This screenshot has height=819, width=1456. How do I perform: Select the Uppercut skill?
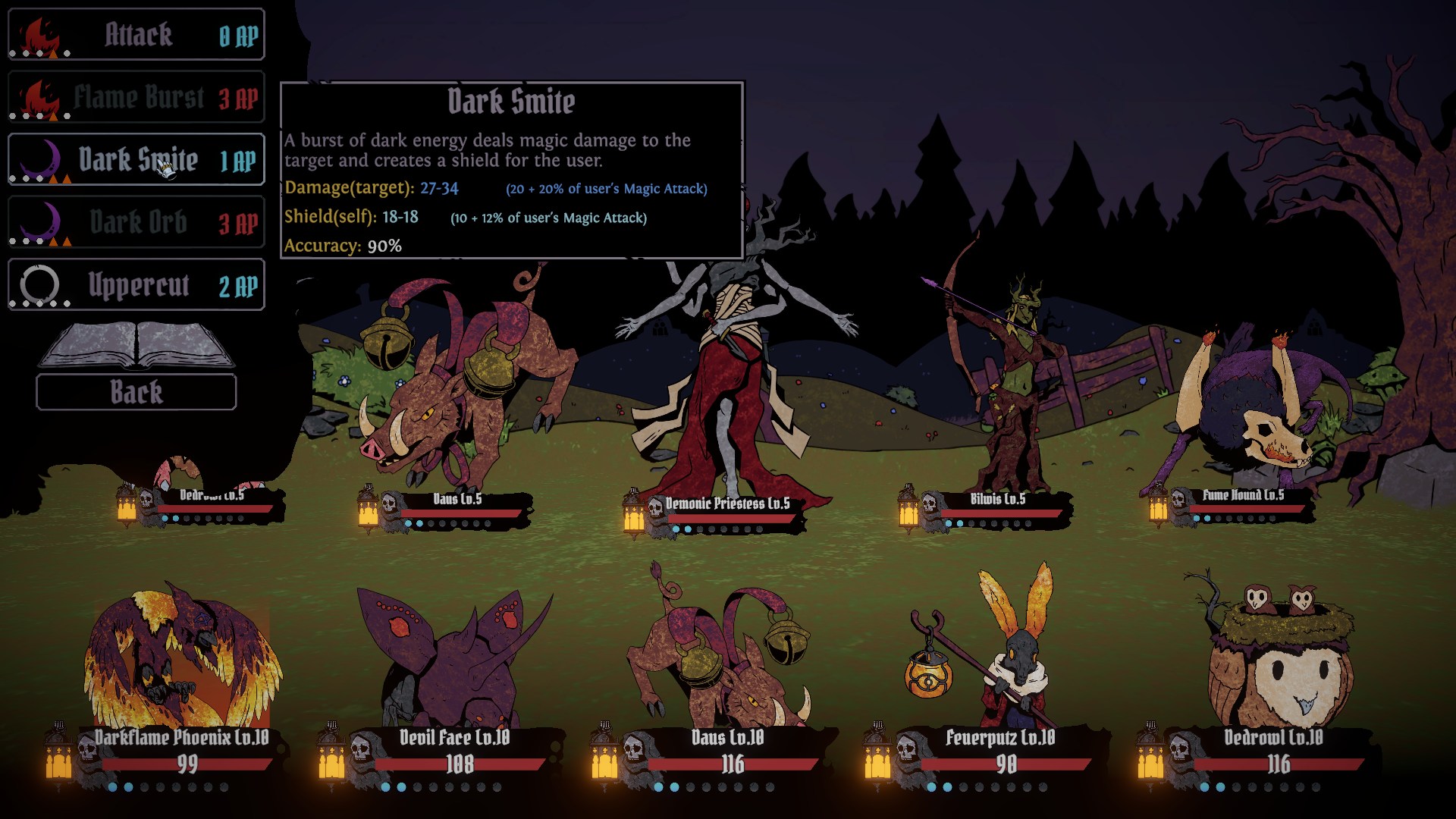pyautogui.click(x=136, y=286)
